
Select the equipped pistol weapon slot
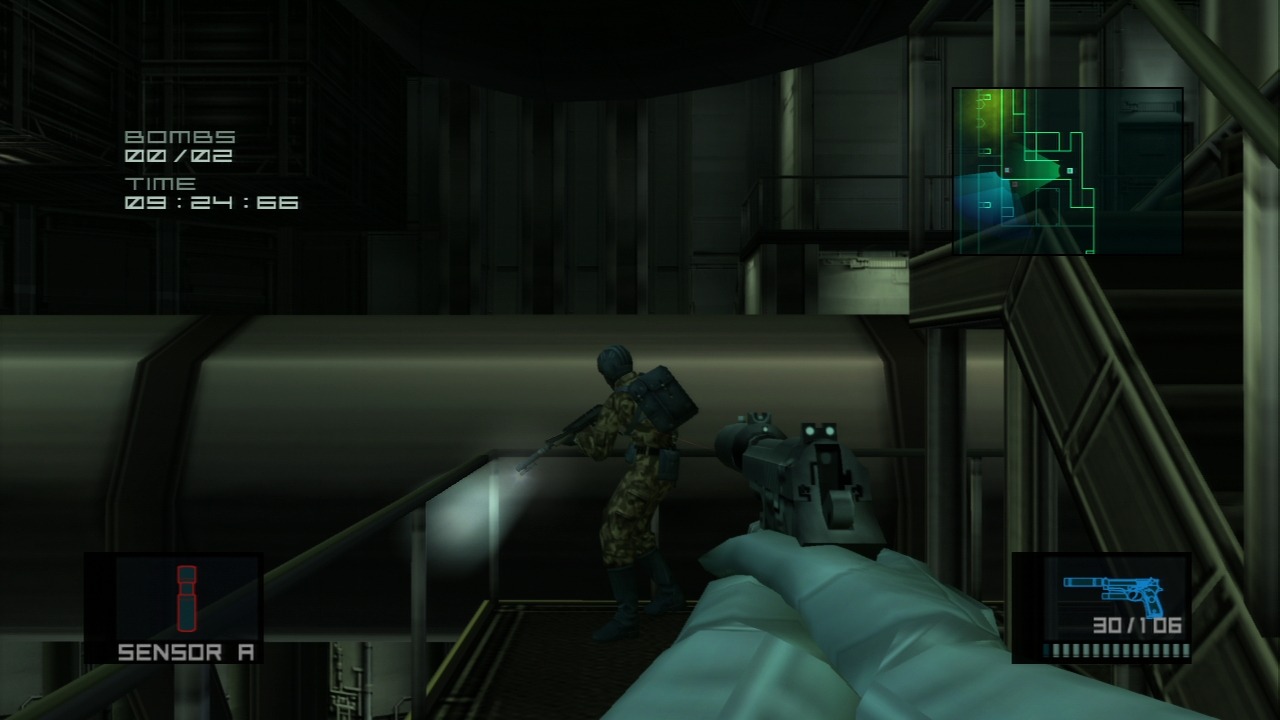[x=1102, y=608]
